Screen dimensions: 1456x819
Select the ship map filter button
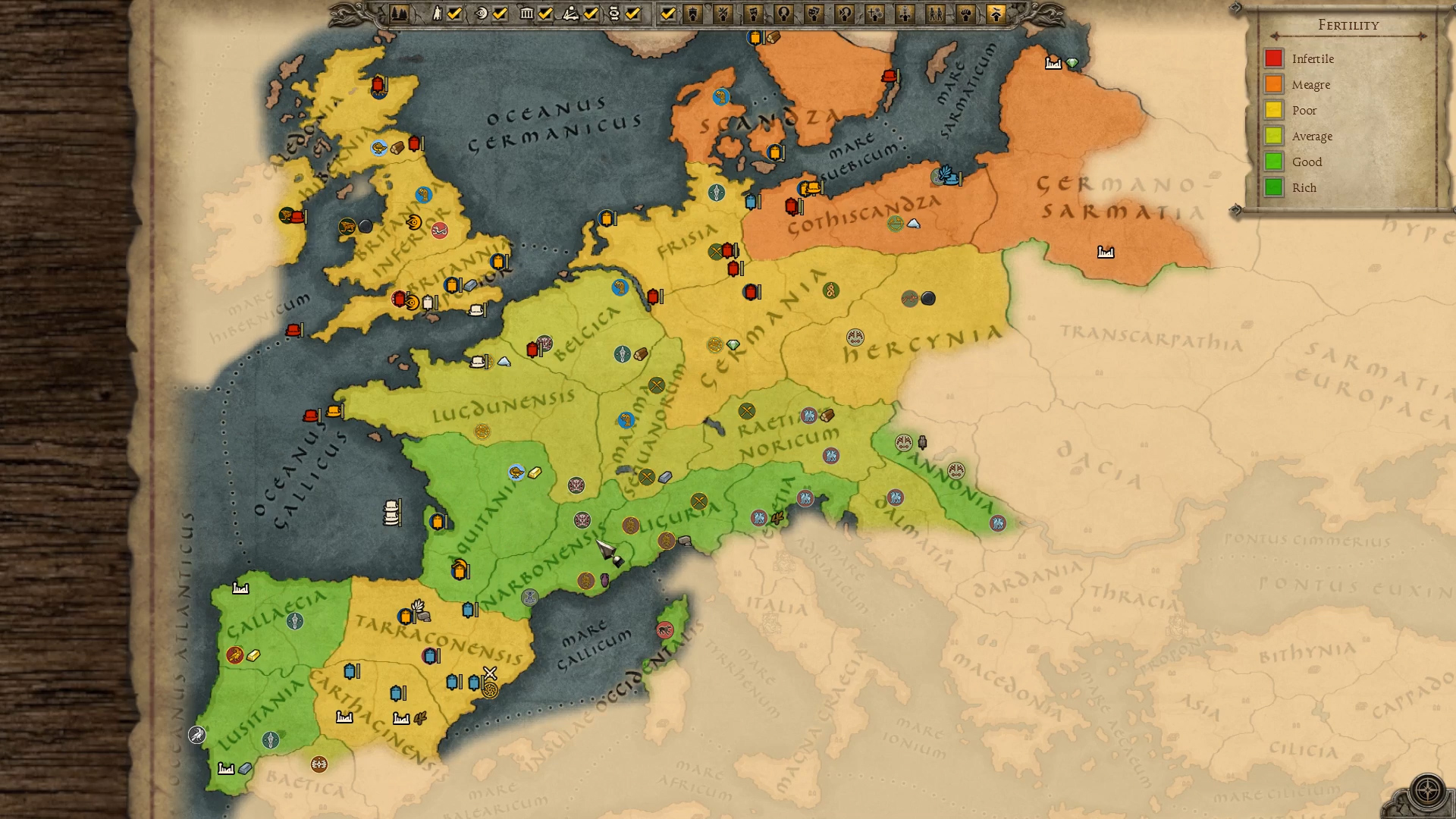[693, 14]
